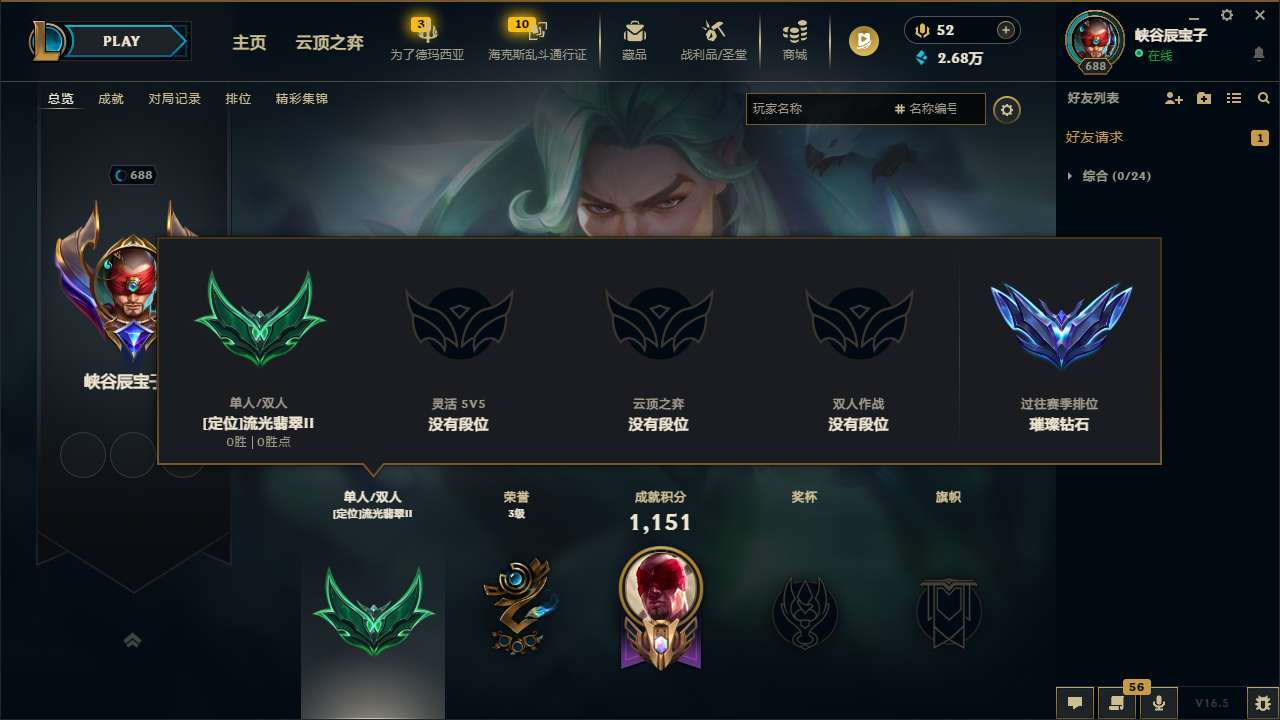Open the friends list search icon

click(1263, 98)
